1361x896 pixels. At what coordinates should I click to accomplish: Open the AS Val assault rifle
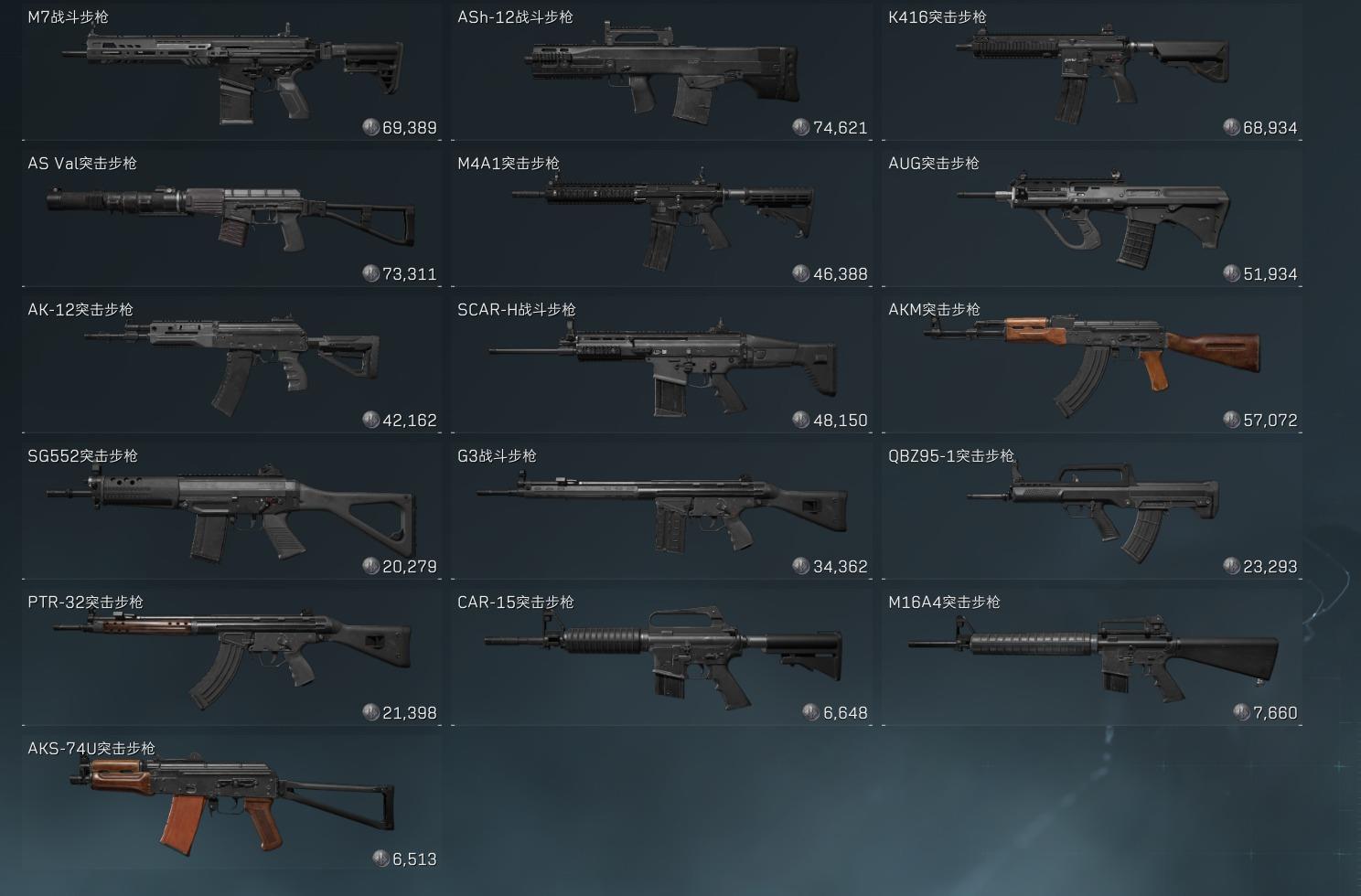coord(231,219)
